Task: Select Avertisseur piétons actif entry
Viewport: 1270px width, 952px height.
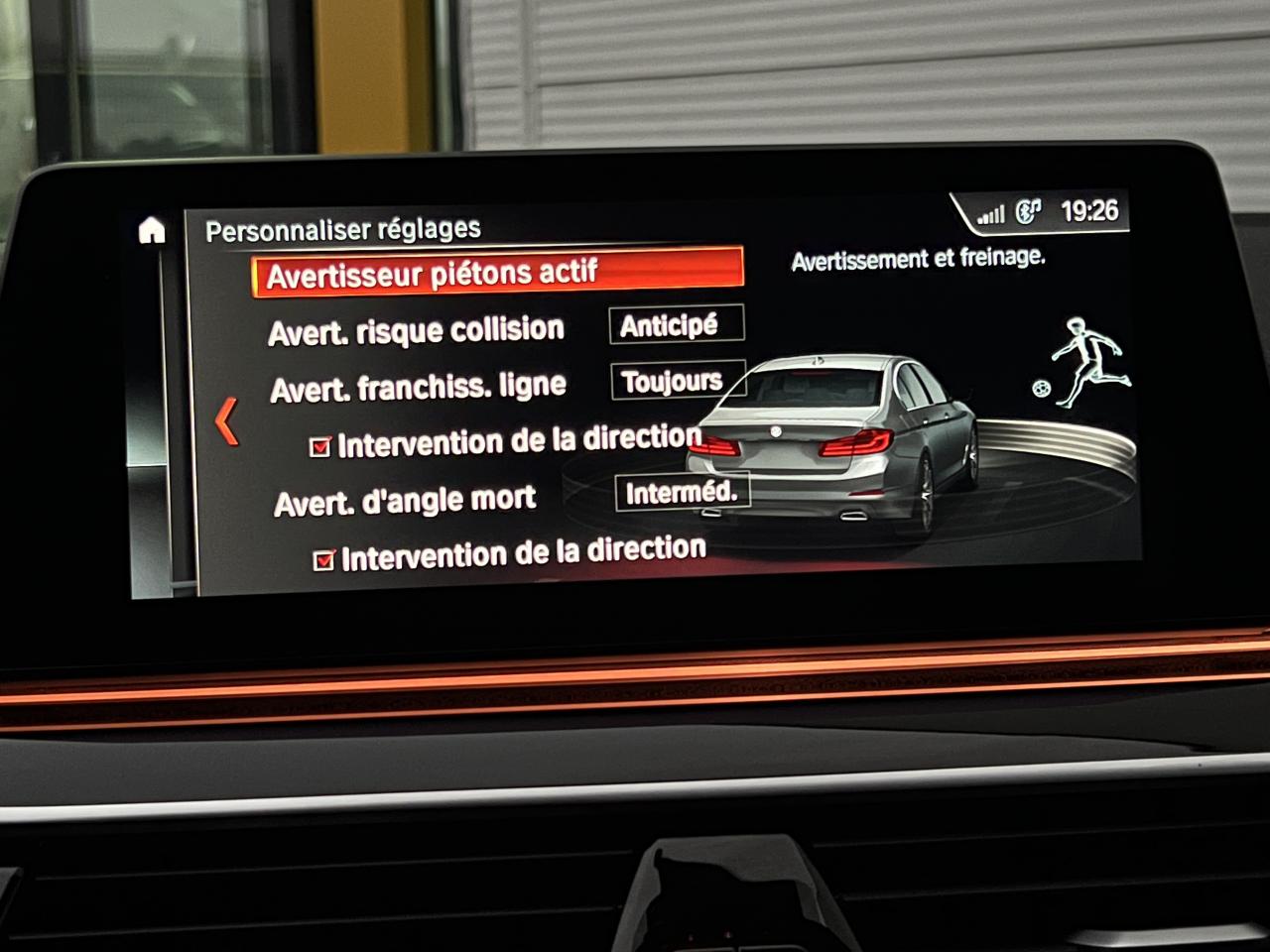Action: tap(497, 273)
